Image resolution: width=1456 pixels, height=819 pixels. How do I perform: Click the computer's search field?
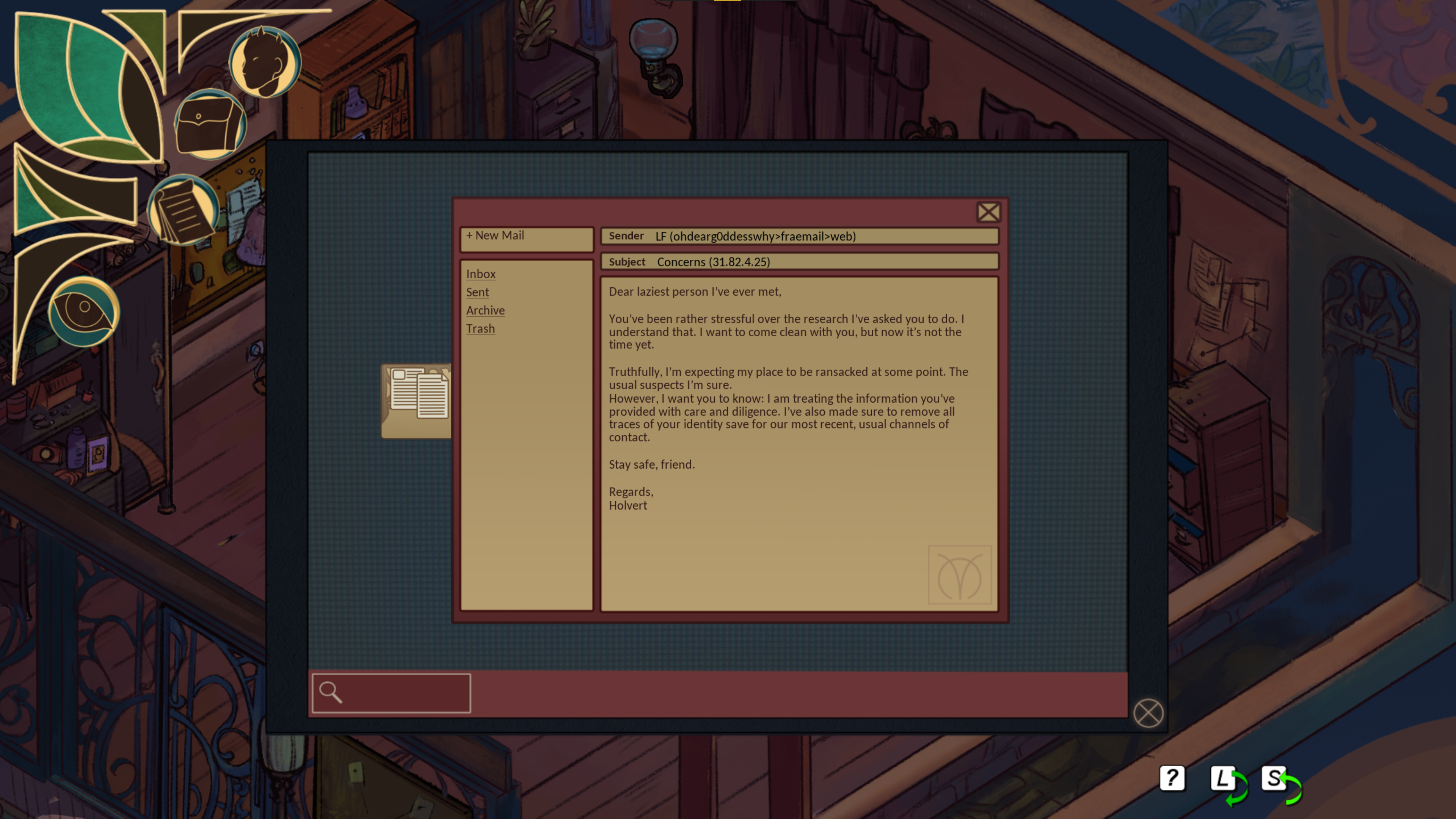pyautogui.click(x=391, y=693)
